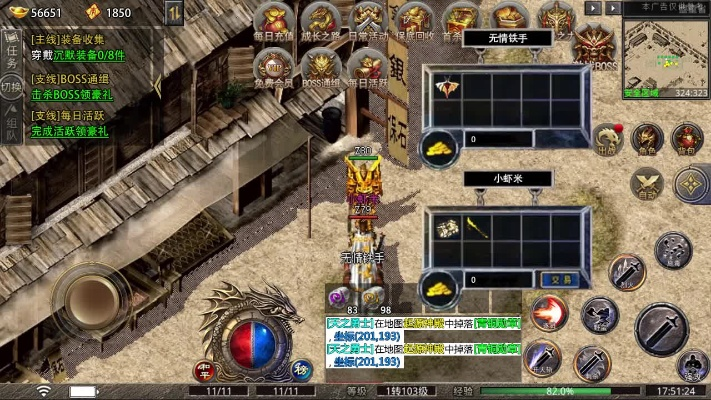The image size is (711, 400).
Task: Open the BOSS通缉 wanted icon
Action: [x=321, y=66]
